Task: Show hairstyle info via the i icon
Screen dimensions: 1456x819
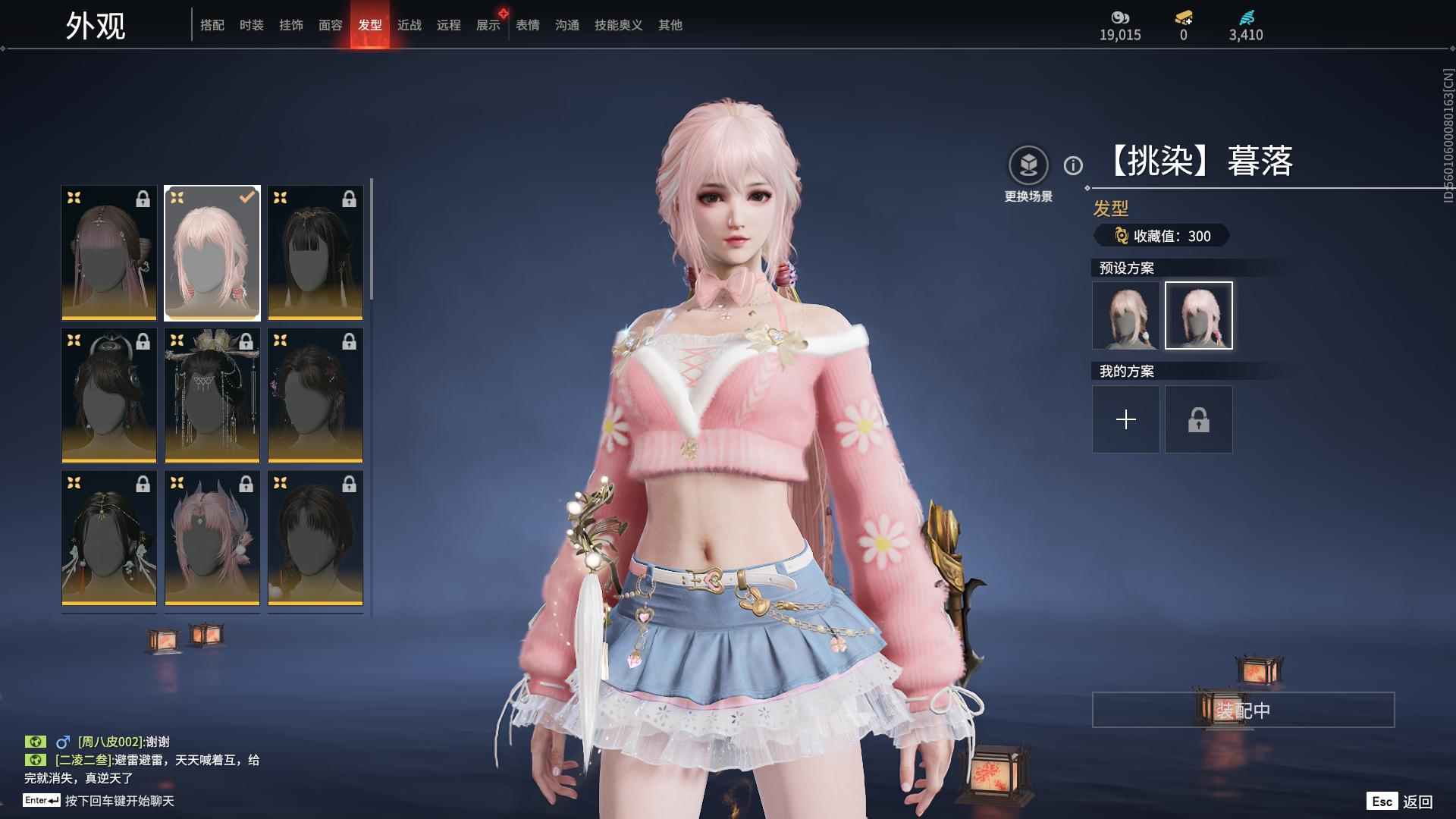Action: click(1073, 165)
